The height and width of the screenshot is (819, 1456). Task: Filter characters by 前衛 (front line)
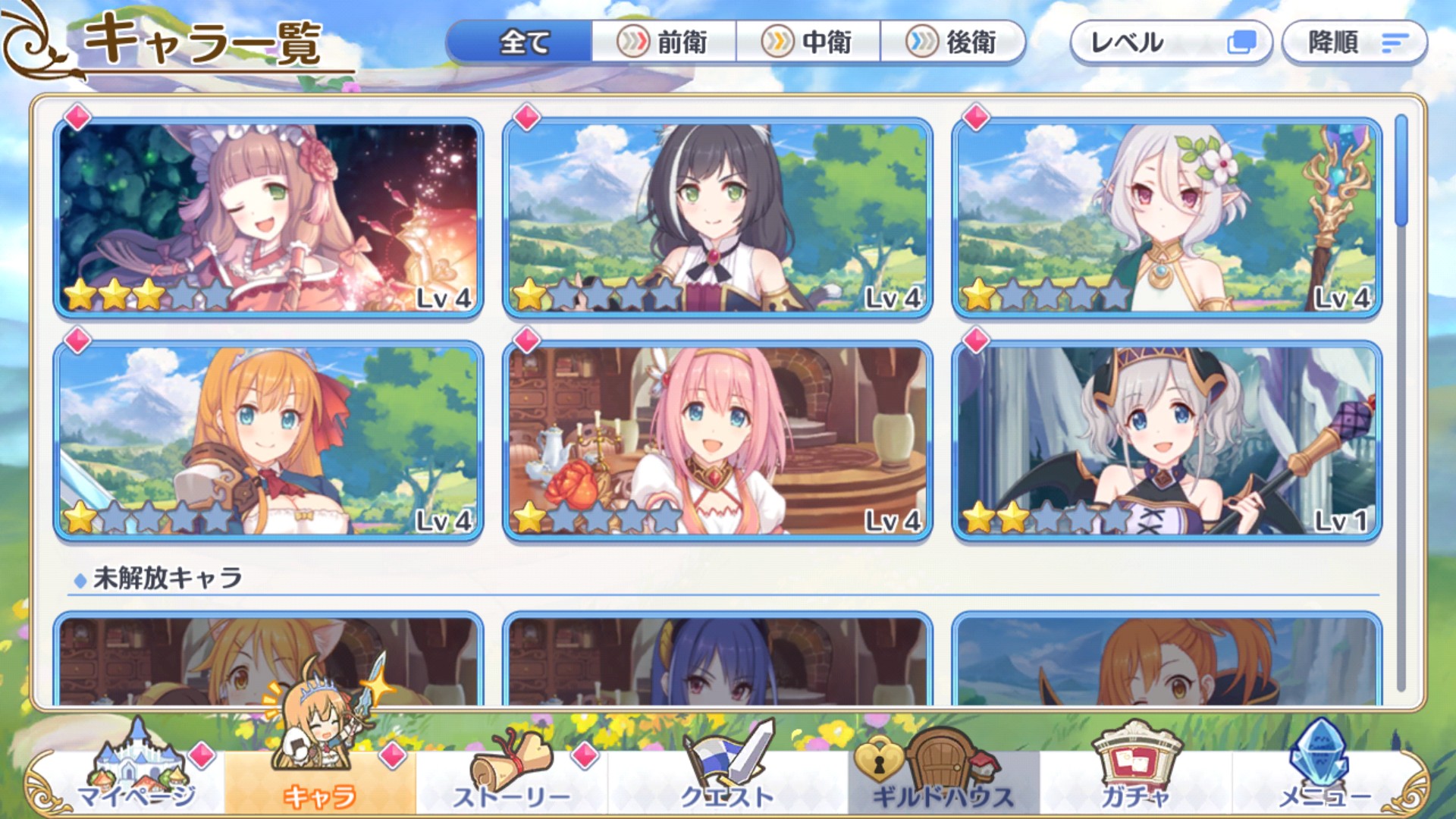[x=664, y=42]
